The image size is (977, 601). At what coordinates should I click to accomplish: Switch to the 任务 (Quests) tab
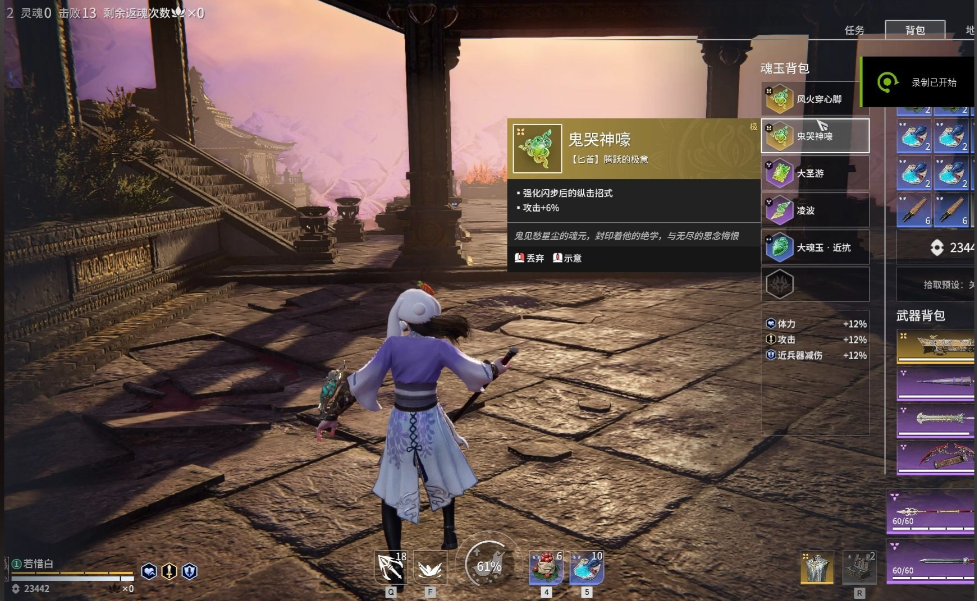[854, 31]
